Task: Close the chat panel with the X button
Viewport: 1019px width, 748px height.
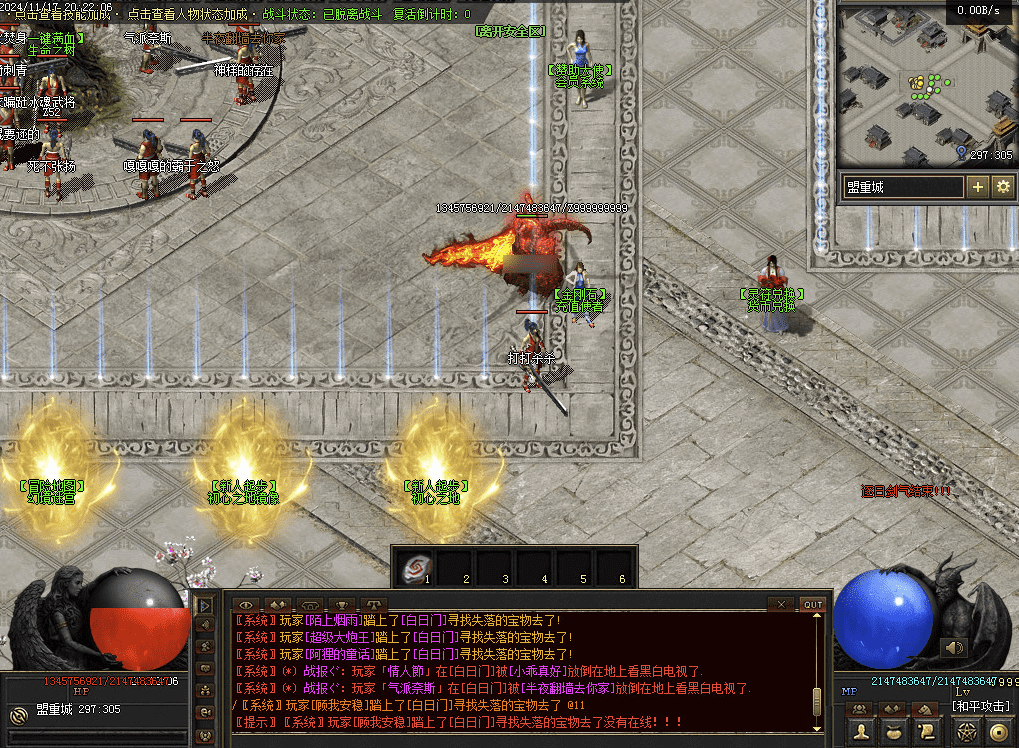Action: point(782,604)
